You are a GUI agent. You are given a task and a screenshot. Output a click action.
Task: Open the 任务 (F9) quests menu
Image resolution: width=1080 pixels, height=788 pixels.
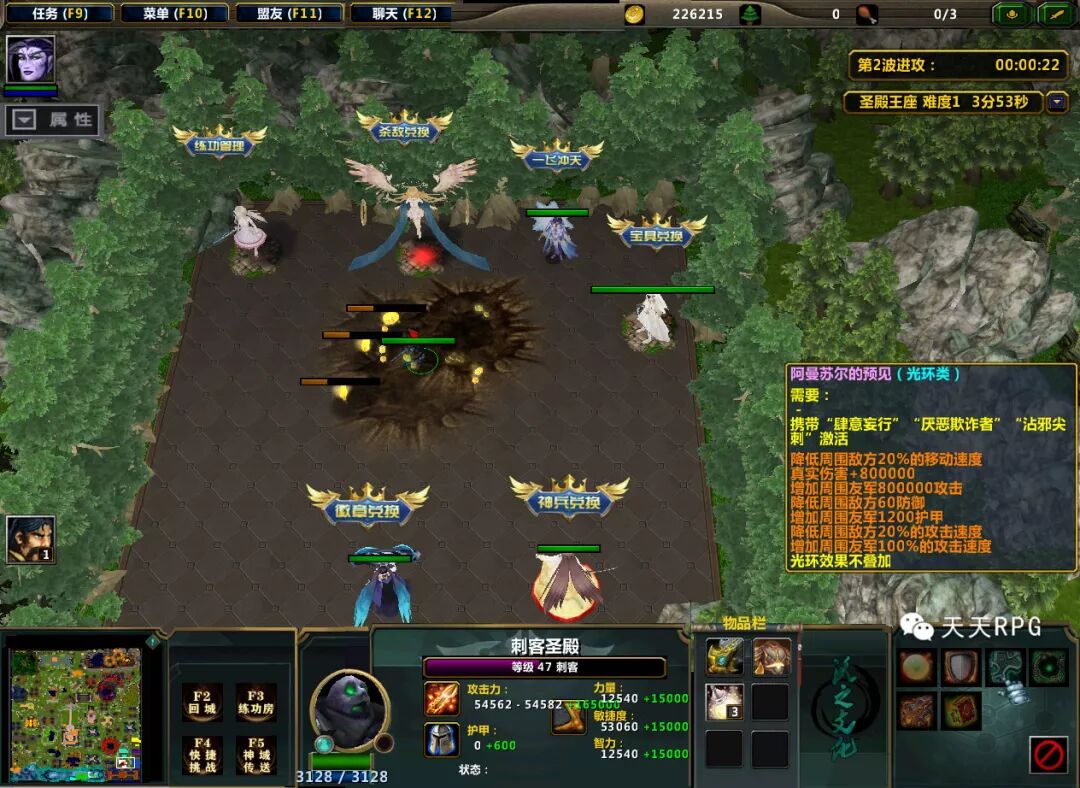(x=58, y=14)
